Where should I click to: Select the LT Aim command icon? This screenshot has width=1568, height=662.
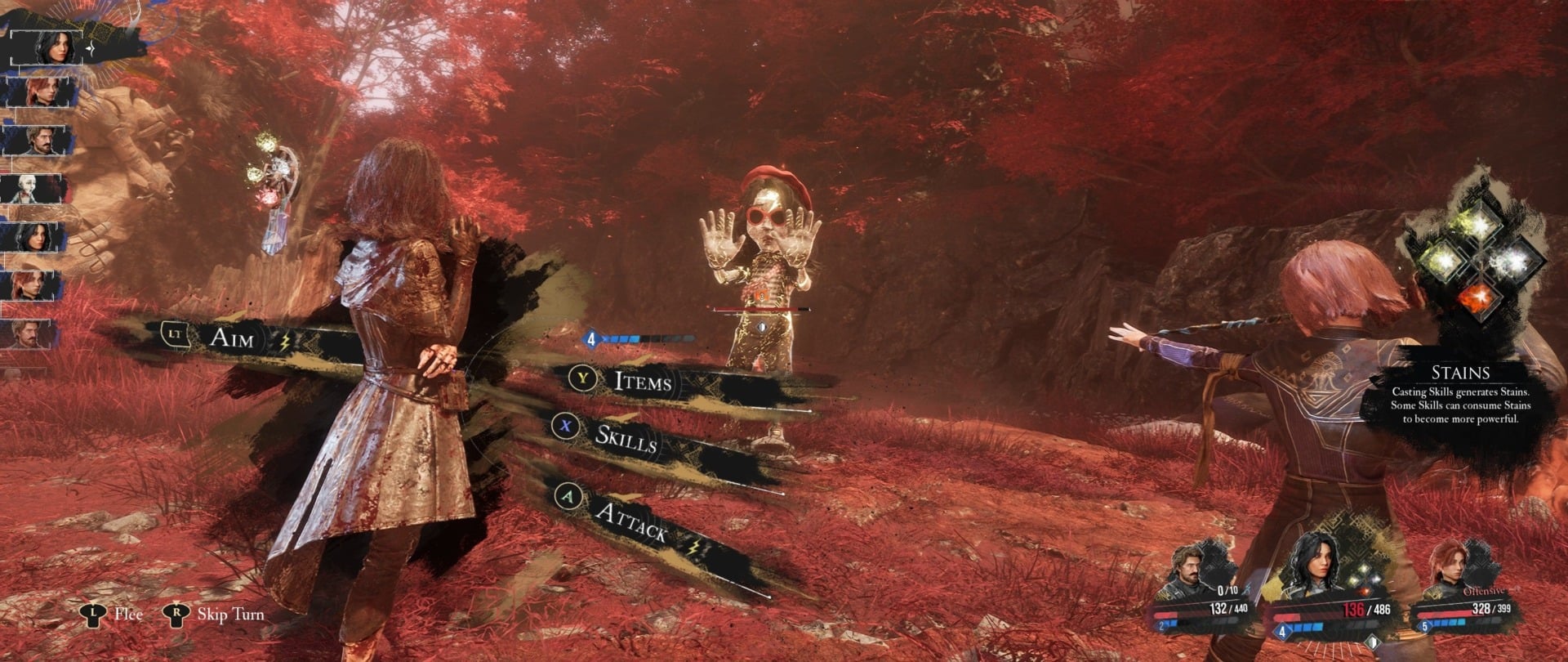(x=174, y=333)
